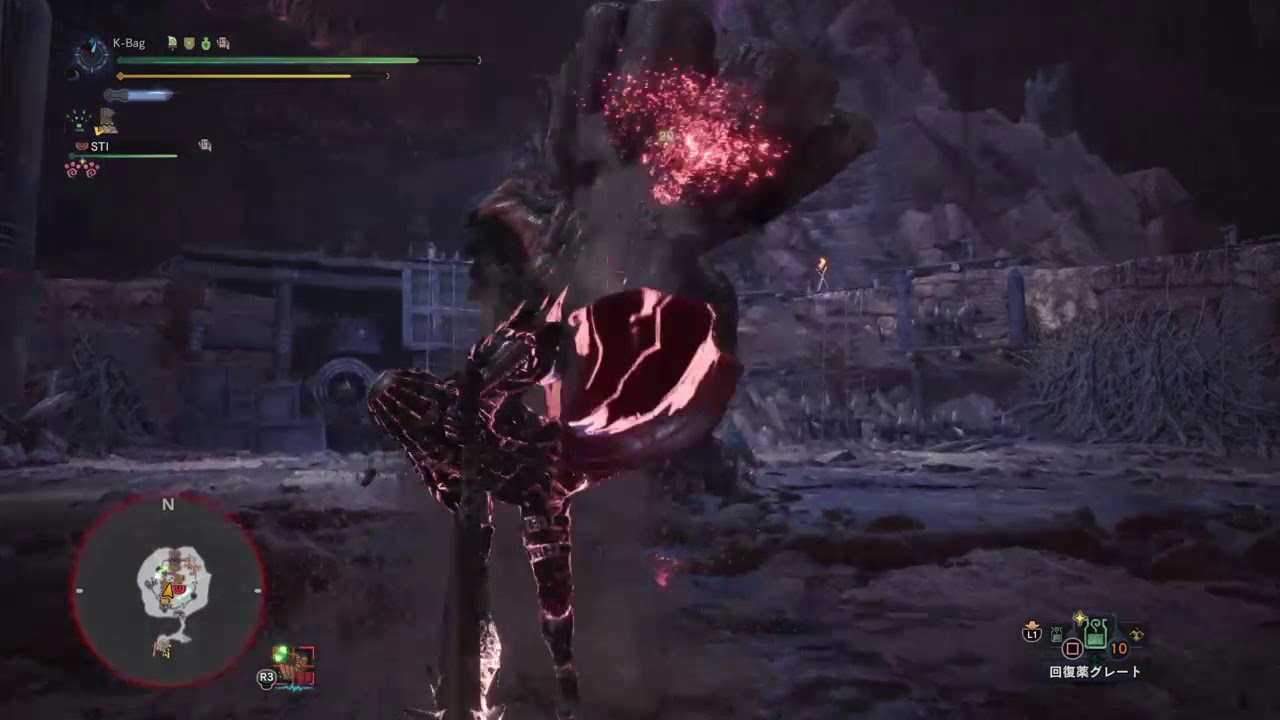Select the 回復薬グレート item label
The width and height of the screenshot is (1280, 720).
click(x=1094, y=669)
